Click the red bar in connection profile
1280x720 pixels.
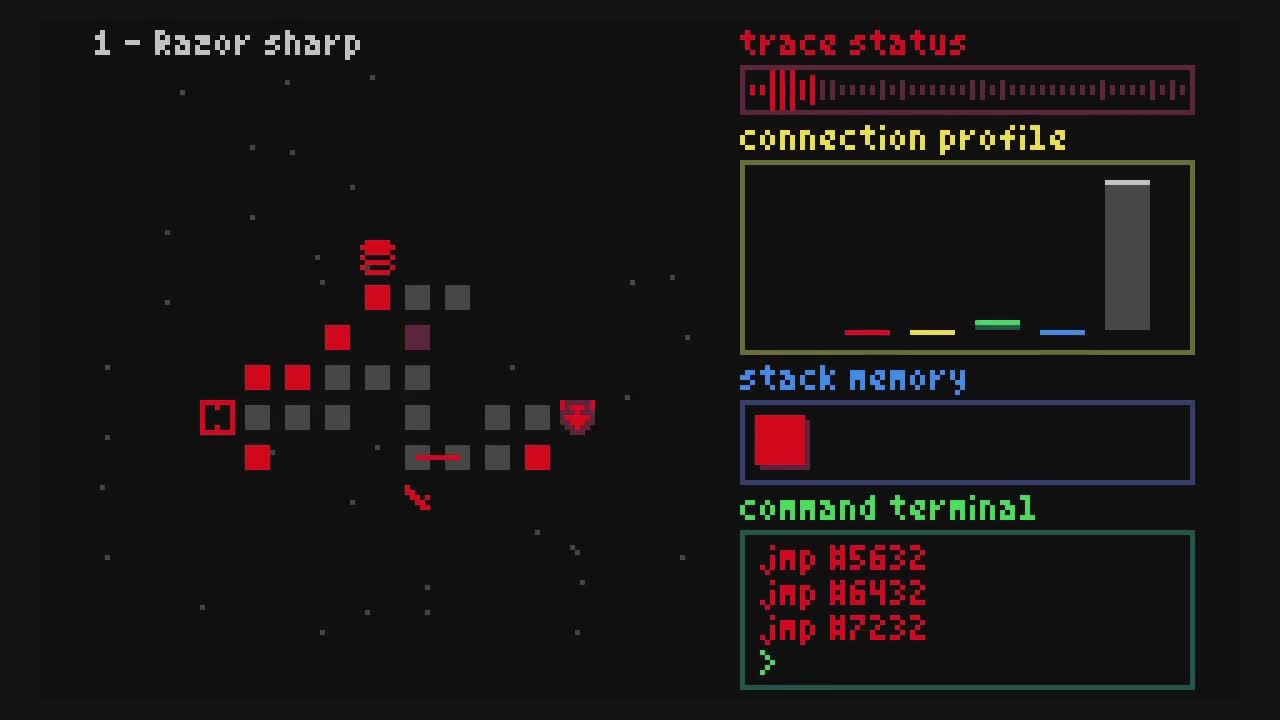click(868, 332)
